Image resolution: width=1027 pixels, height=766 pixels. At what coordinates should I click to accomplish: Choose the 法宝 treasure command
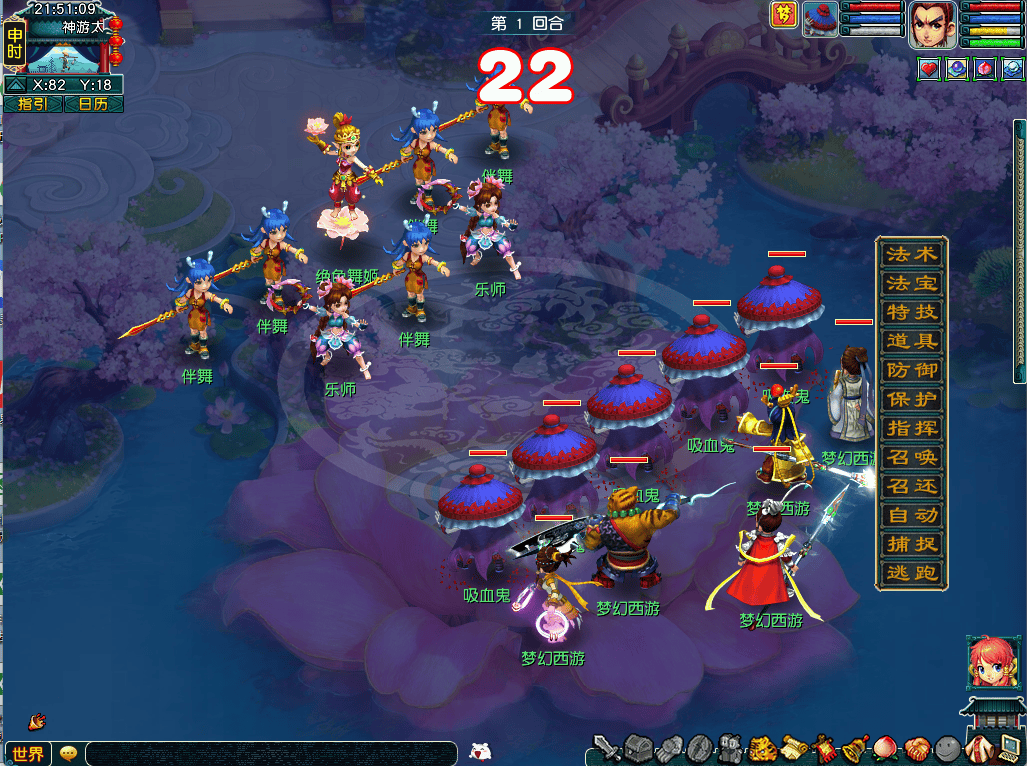[x=911, y=283]
